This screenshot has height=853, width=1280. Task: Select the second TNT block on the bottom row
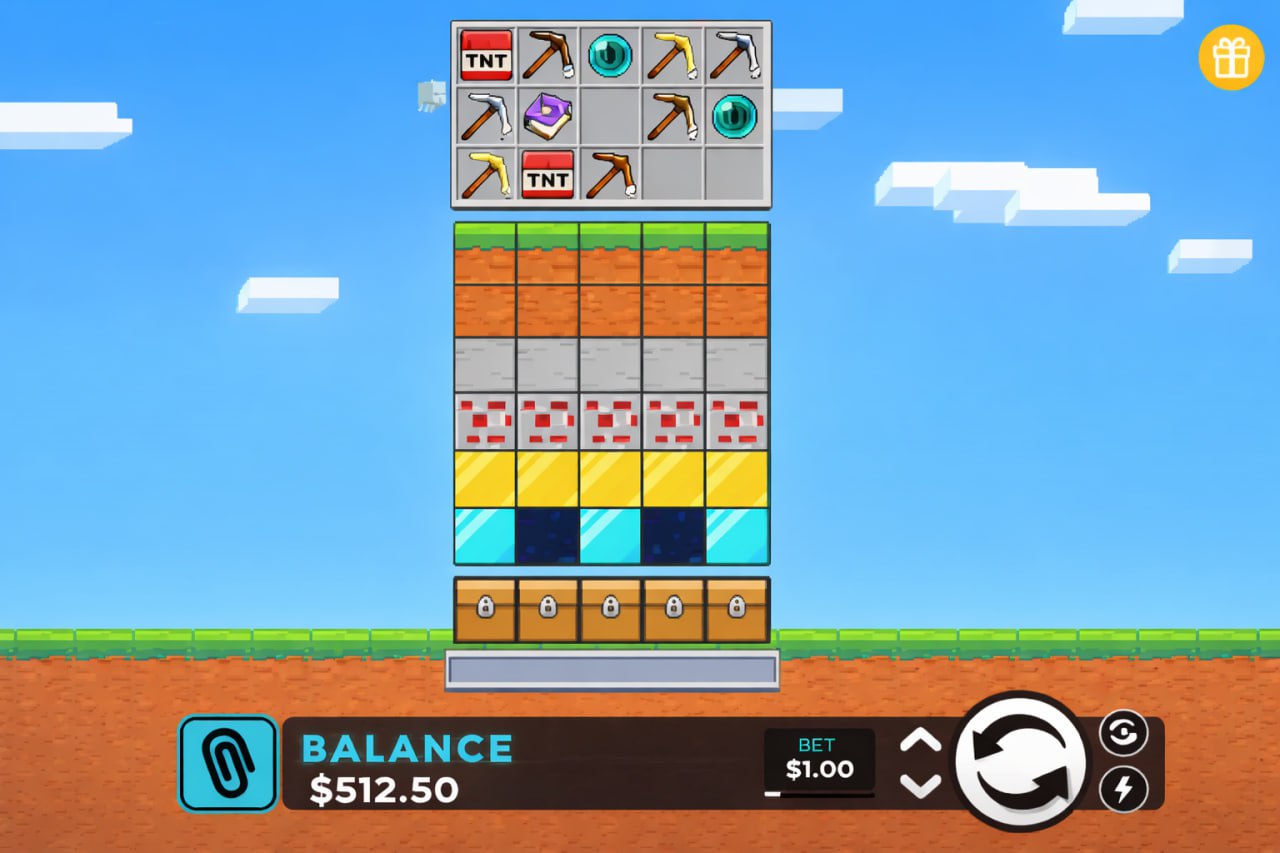tap(547, 175)
